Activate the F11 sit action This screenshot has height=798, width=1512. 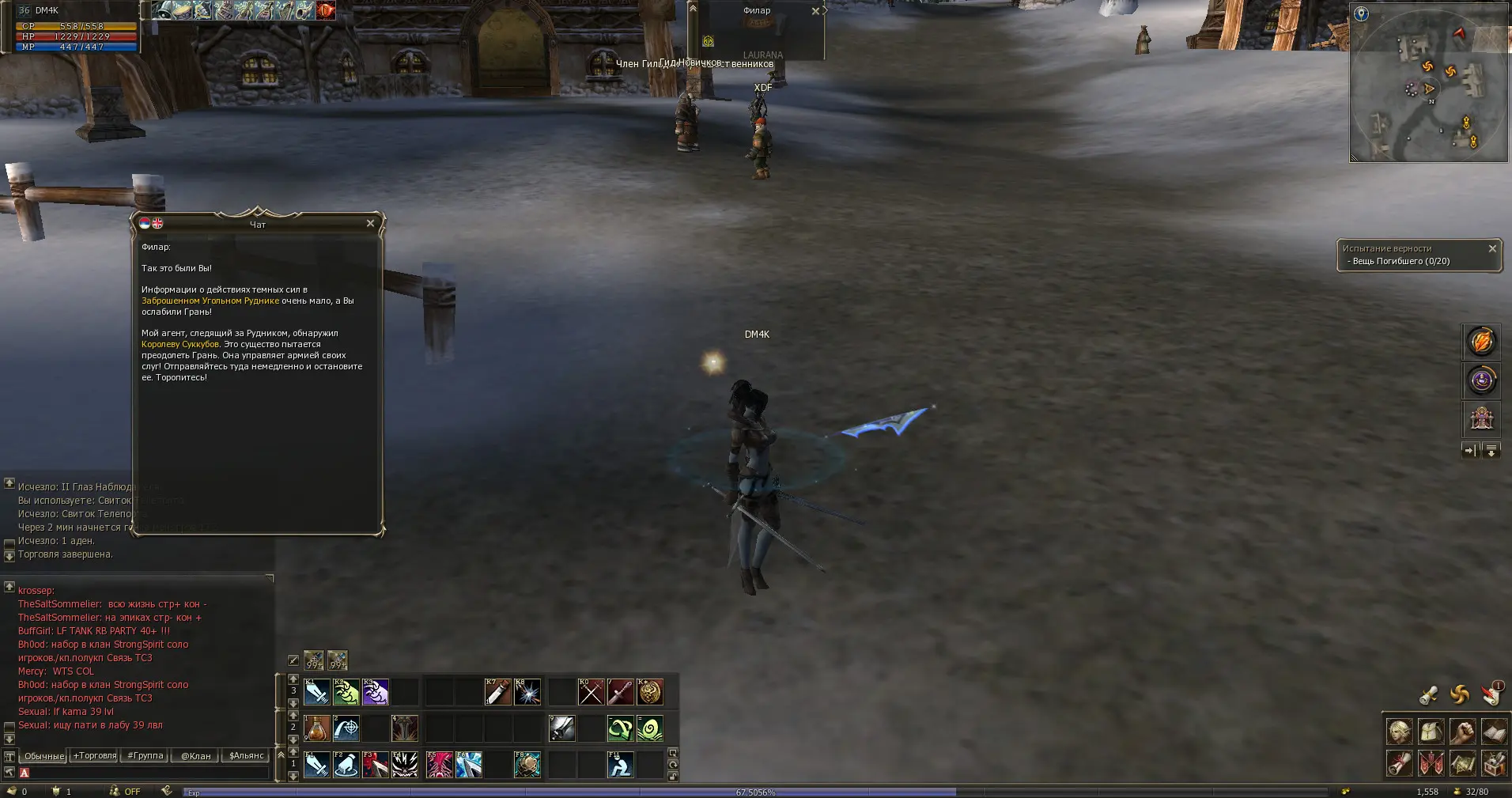tap(621, 765)
